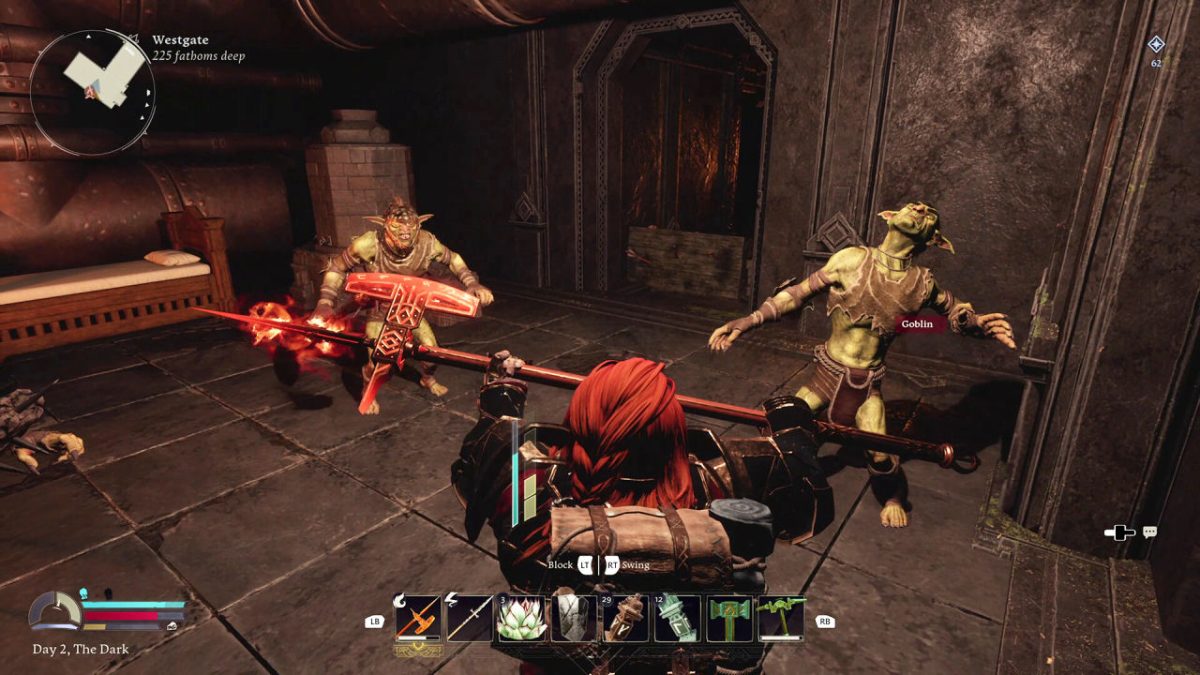This screenshot has width=1200, height=675.
Task: Select the flaming orange spear hotbar slot
Action: [x=418, y=619]
